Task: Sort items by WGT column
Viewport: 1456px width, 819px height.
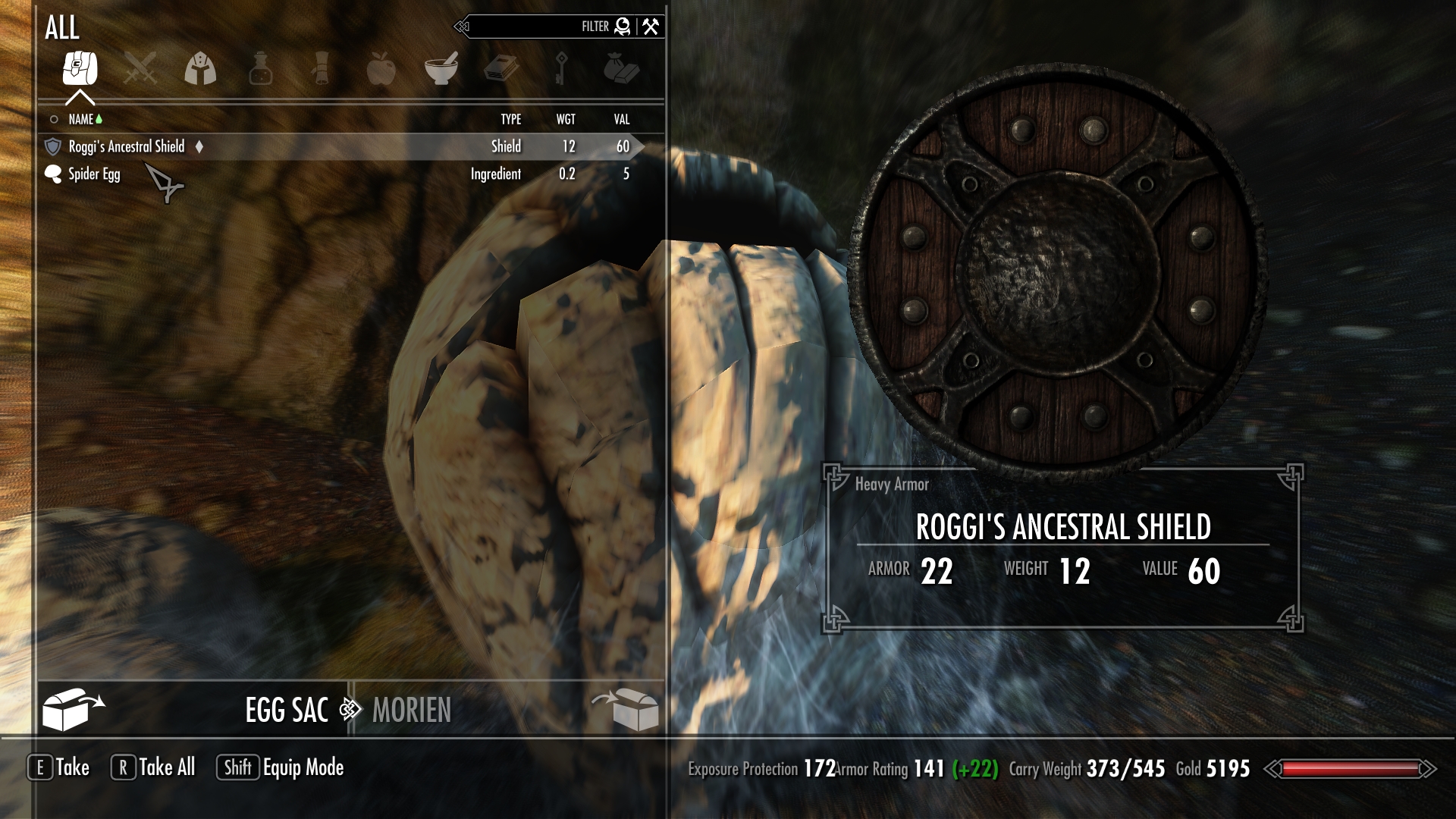Action: 566,120
